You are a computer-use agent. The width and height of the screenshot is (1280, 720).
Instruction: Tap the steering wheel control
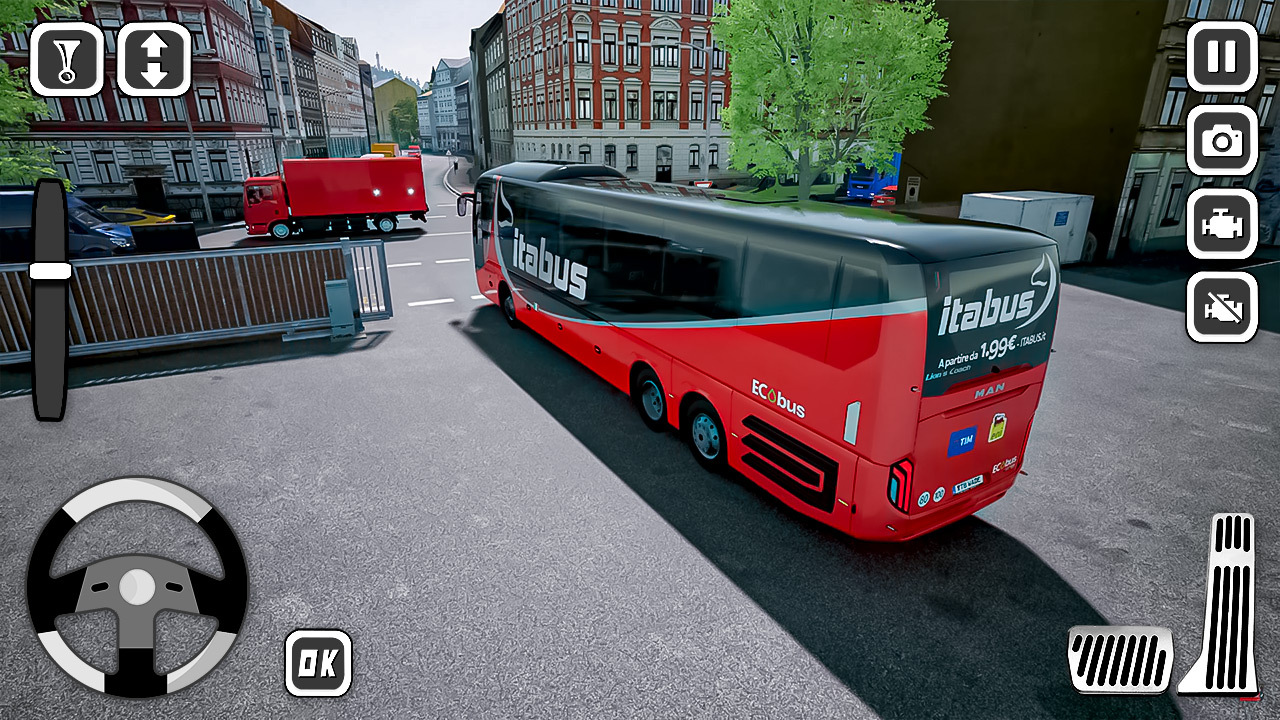(x=137, y=585)
